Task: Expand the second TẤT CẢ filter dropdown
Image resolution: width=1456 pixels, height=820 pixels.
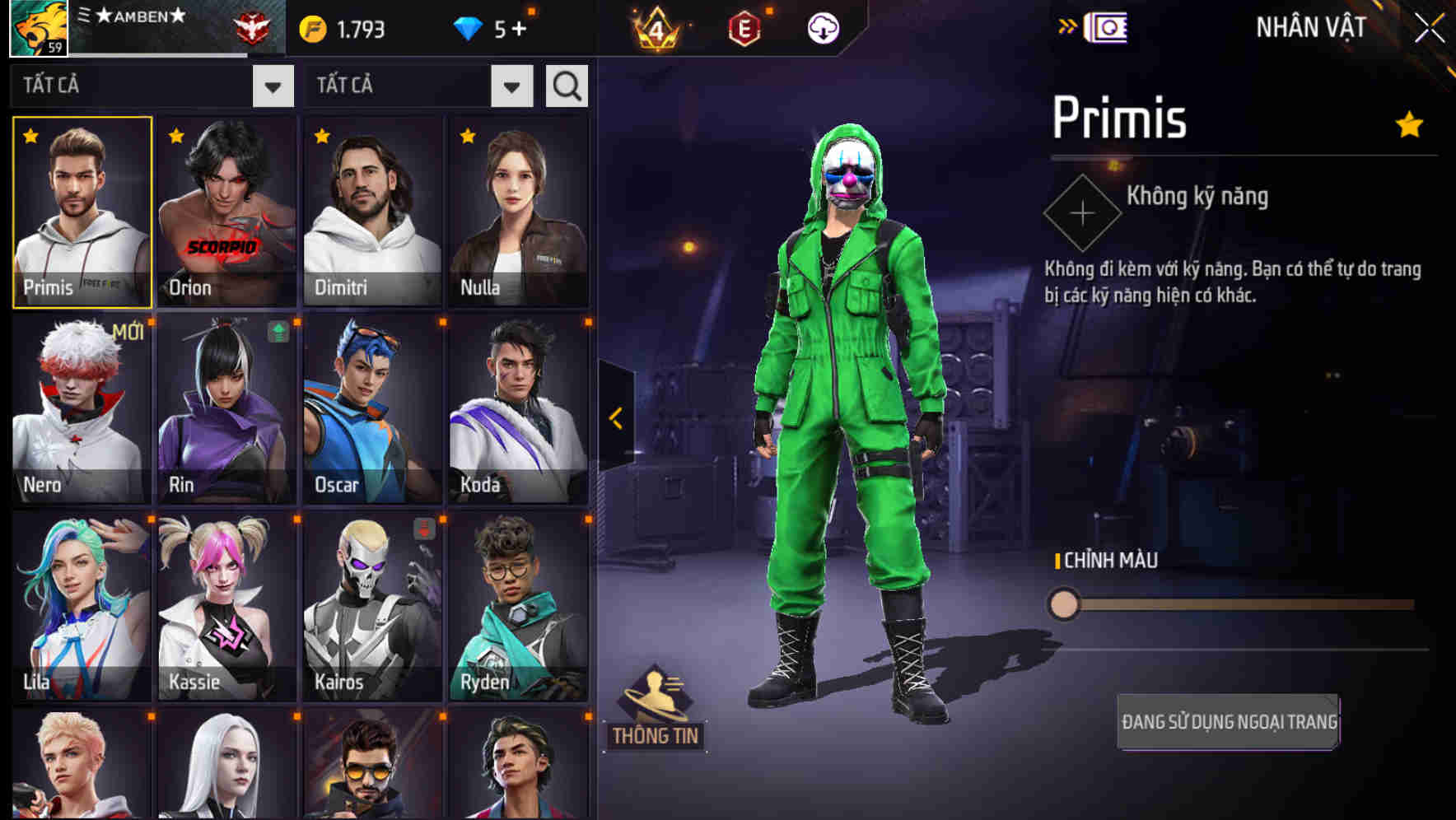Action: 511,85
